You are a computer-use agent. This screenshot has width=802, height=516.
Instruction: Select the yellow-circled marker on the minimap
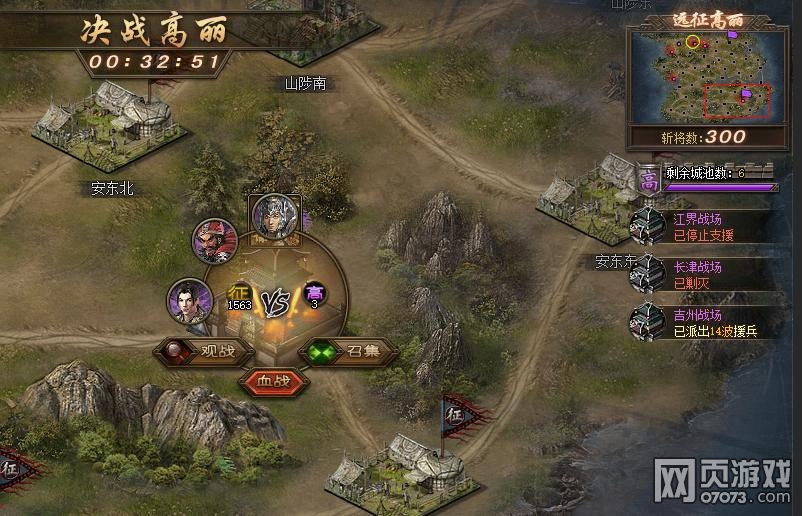pyautogui.click(x=693, y=42)
